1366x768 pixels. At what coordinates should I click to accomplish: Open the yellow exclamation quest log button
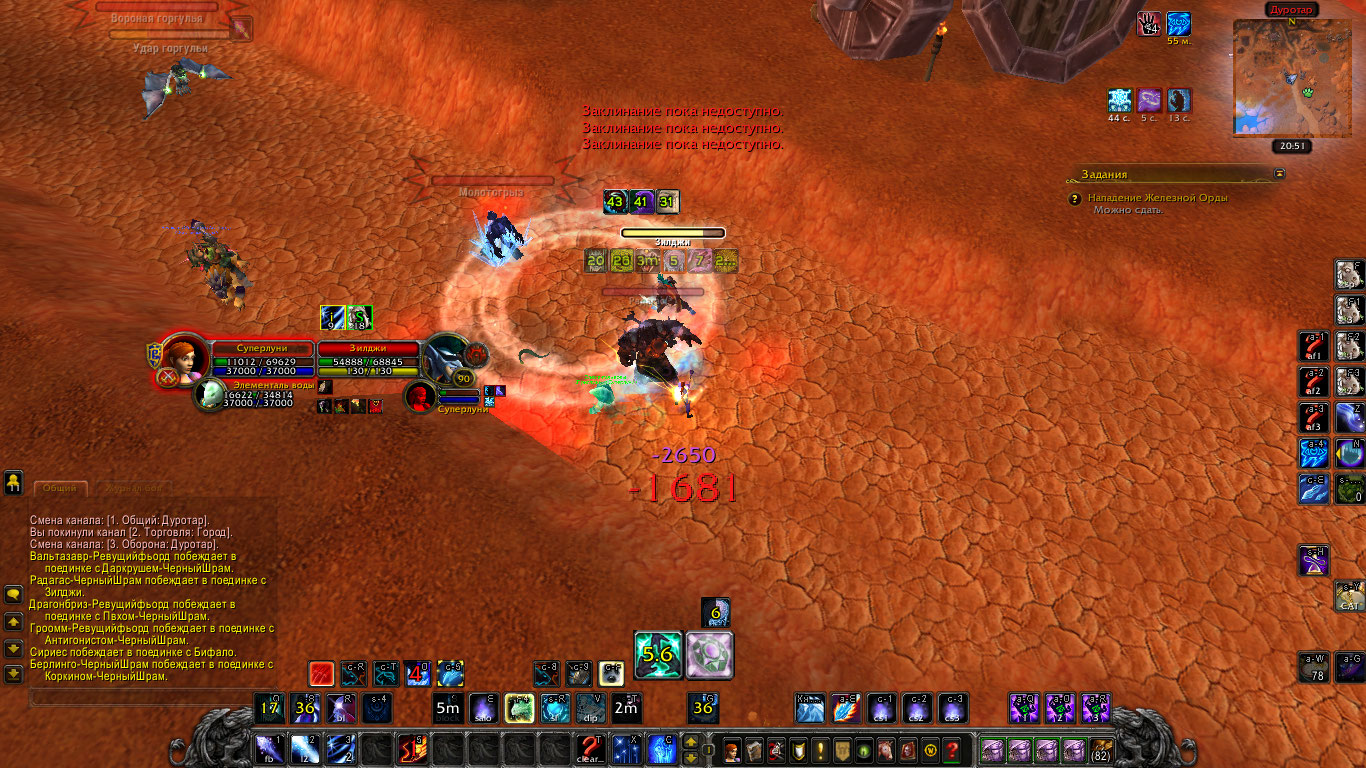821,749
